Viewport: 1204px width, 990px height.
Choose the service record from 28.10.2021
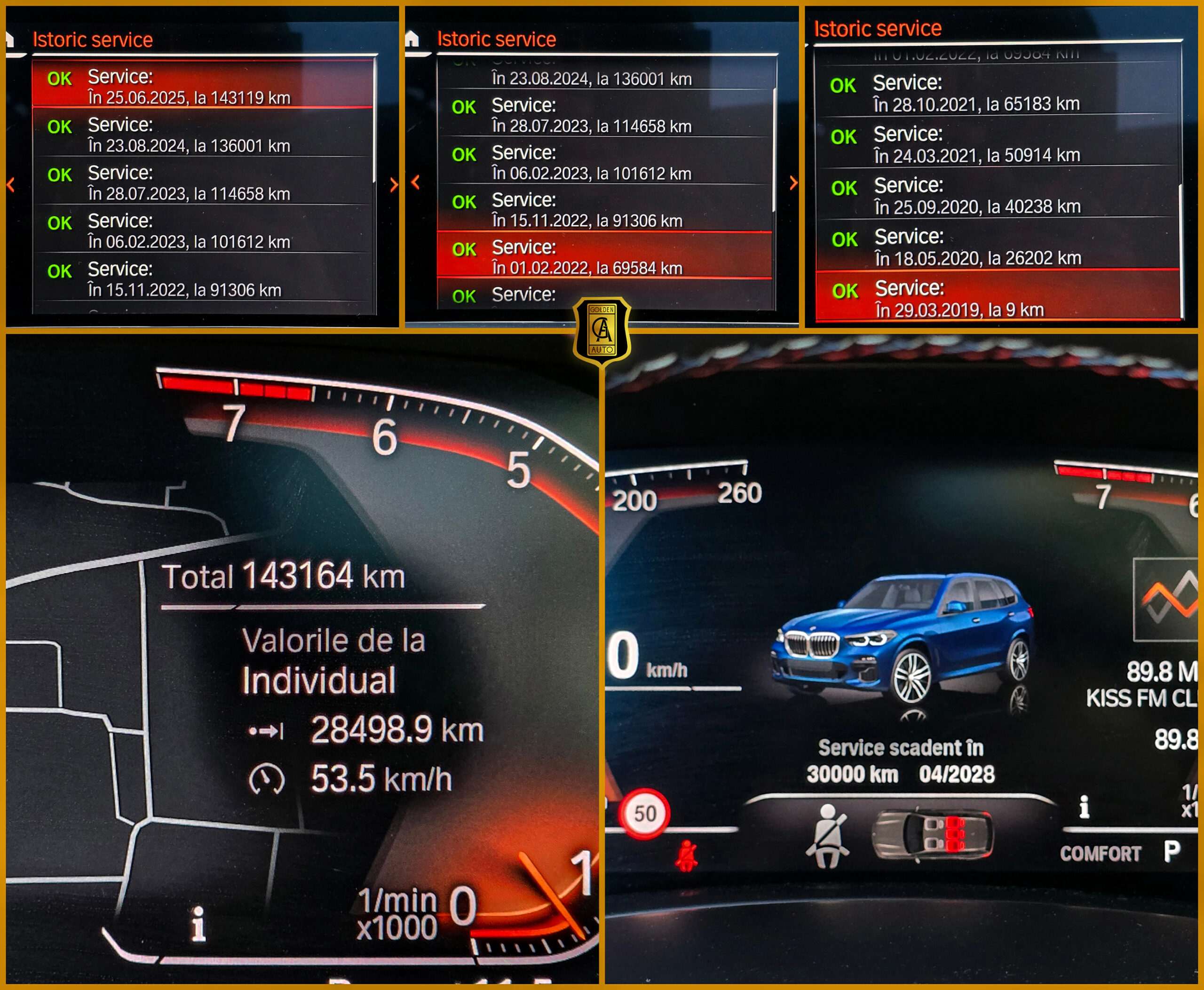pos(997,93)
